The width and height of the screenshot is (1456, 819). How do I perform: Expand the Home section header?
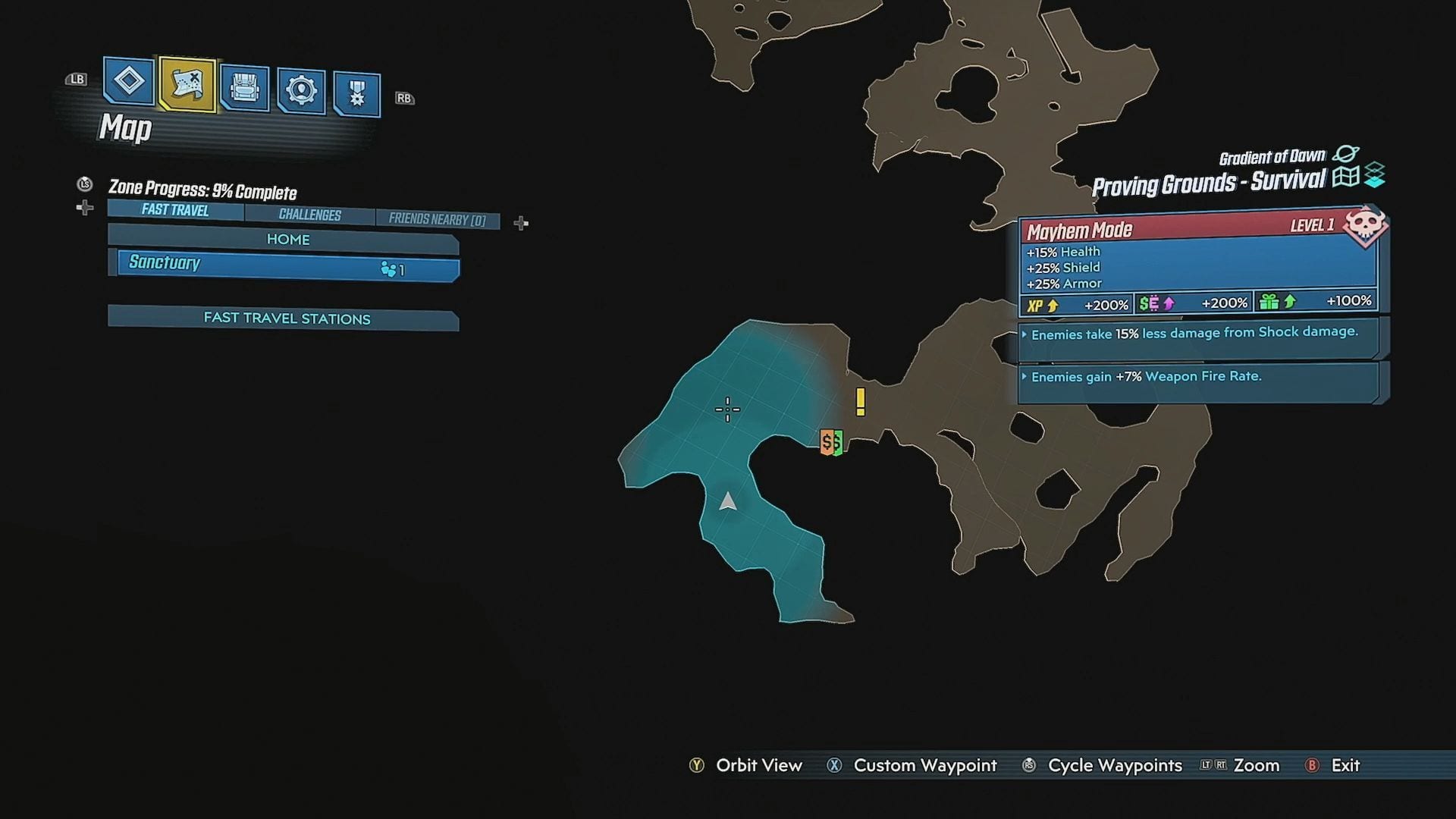[x=287, y=240]
